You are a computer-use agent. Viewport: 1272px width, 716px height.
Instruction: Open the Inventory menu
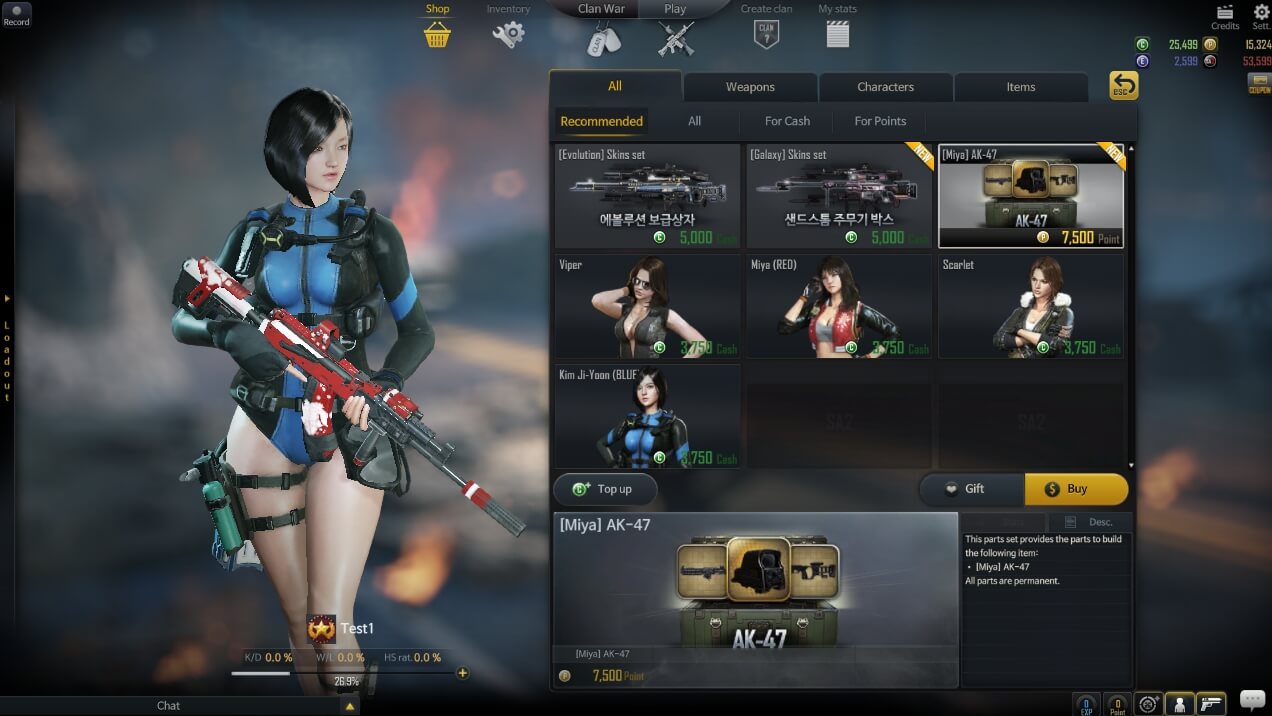click(508, 28)
